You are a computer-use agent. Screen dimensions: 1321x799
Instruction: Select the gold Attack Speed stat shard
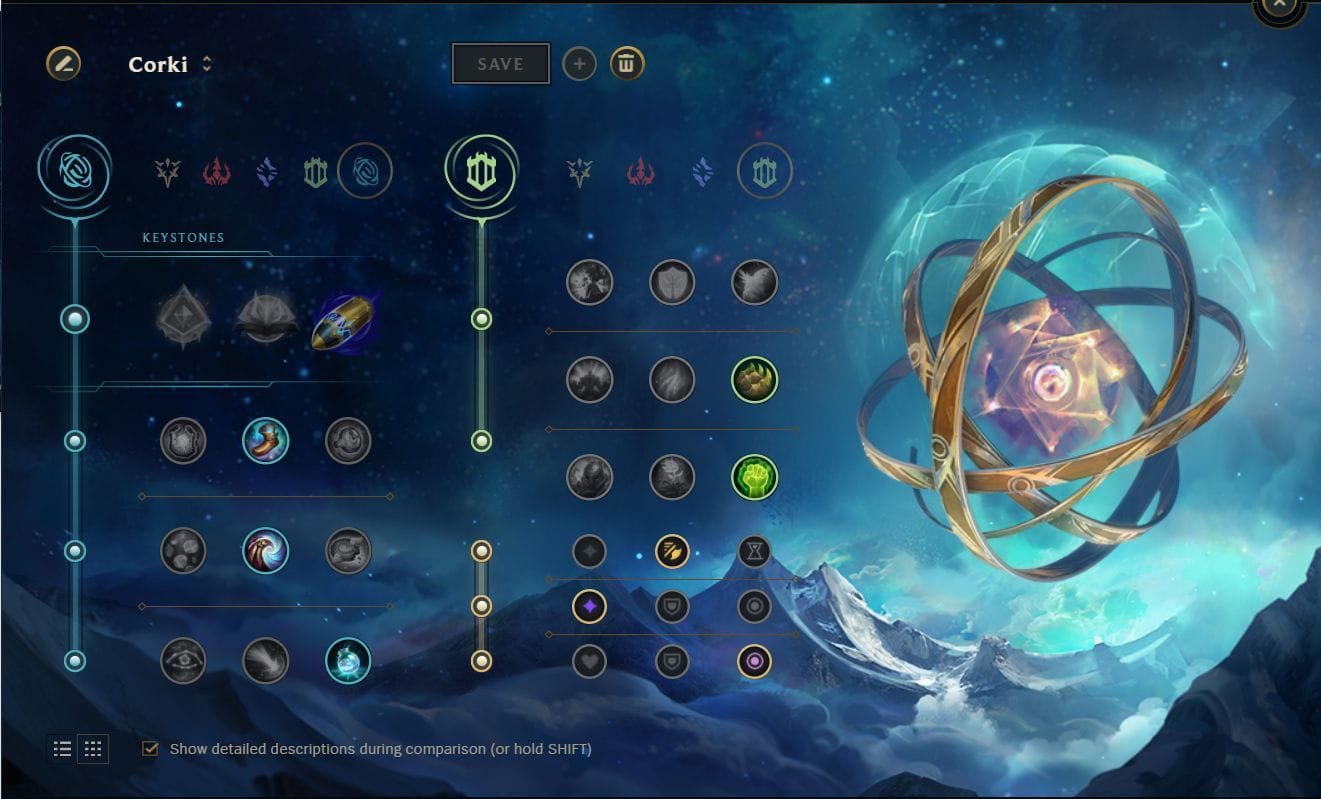coord(672,549)
